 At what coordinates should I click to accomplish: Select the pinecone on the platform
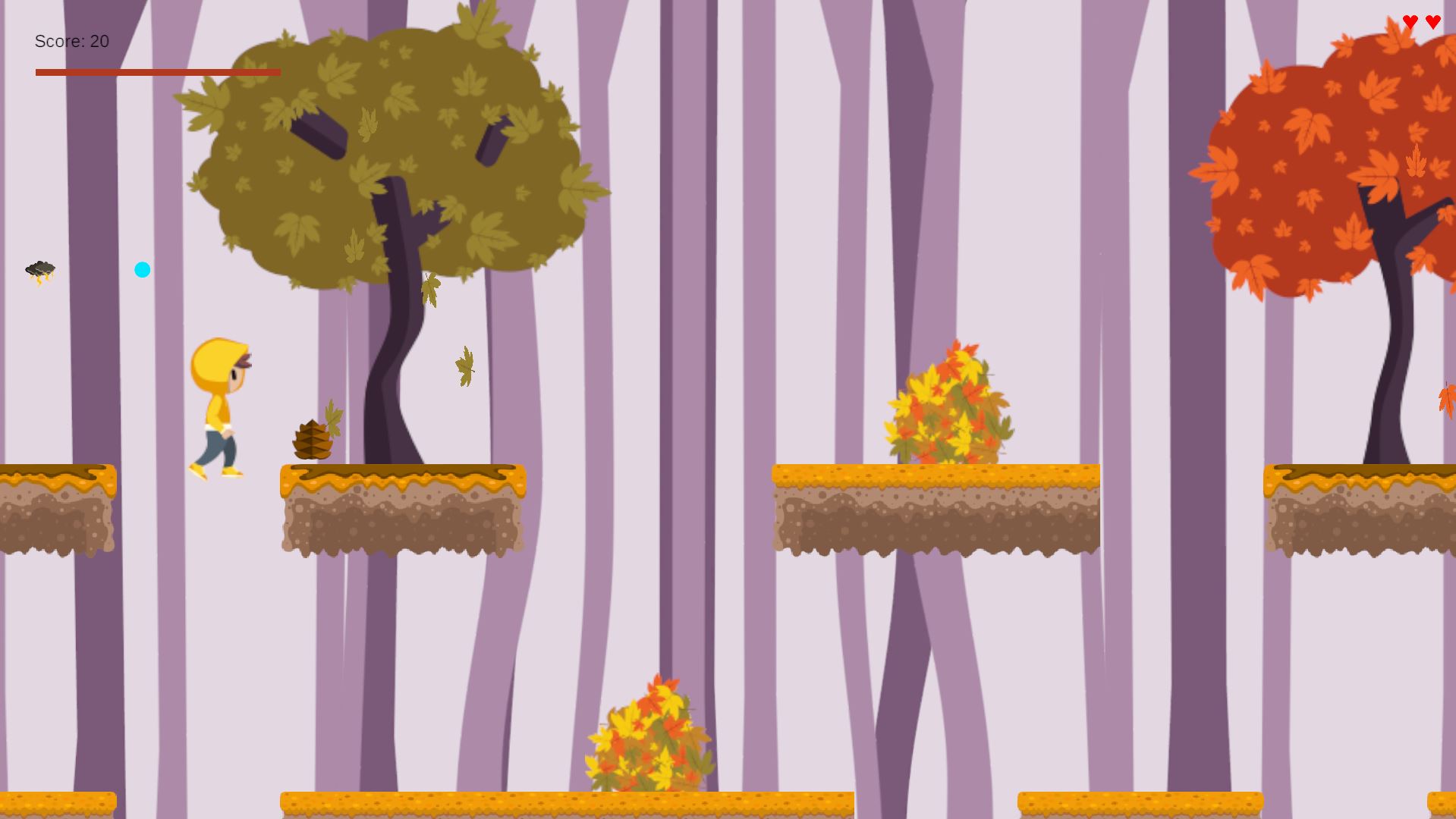pyautogui.click(x=313, y=438)
